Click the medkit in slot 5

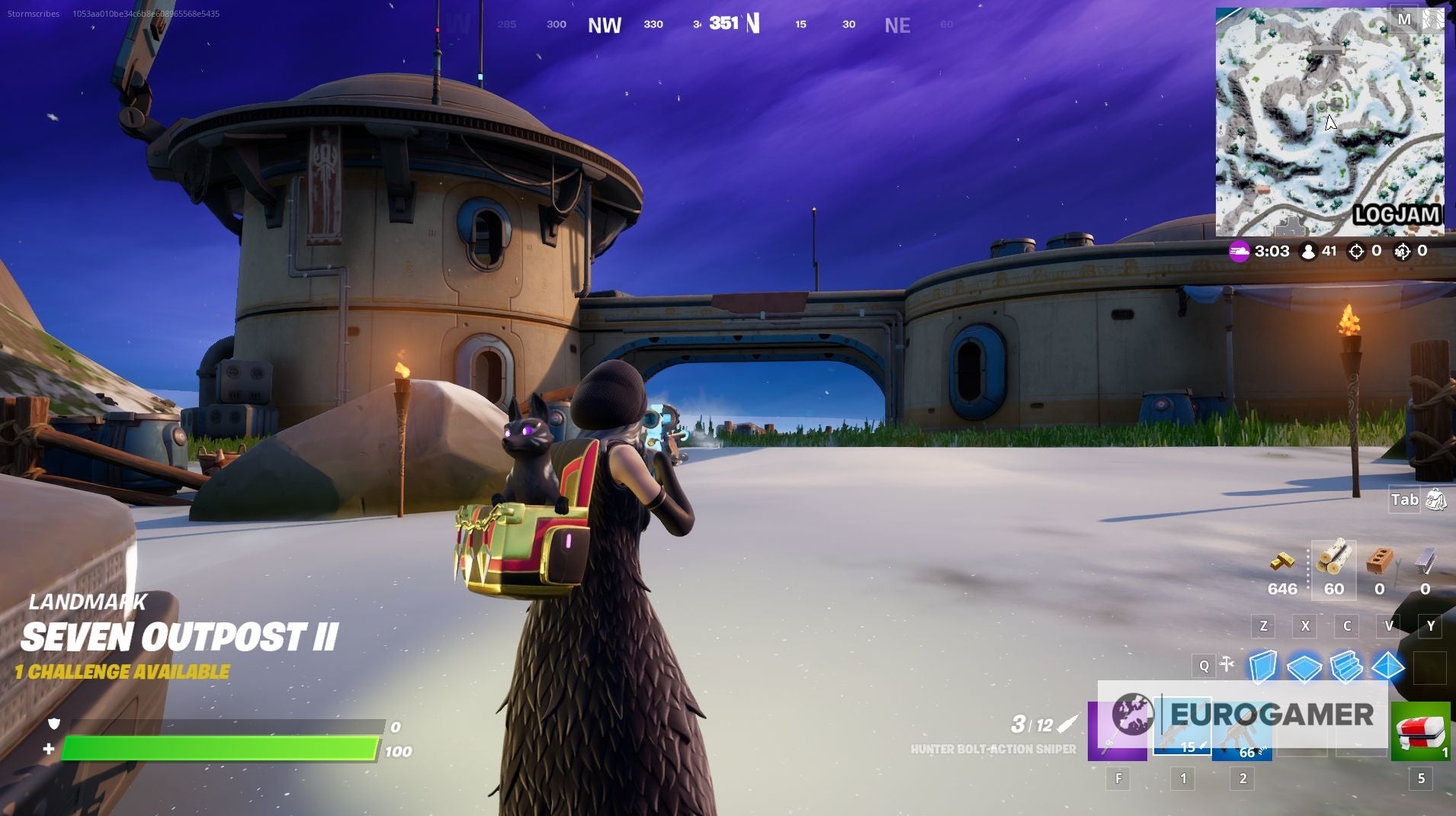click(x=1420, y=731)
